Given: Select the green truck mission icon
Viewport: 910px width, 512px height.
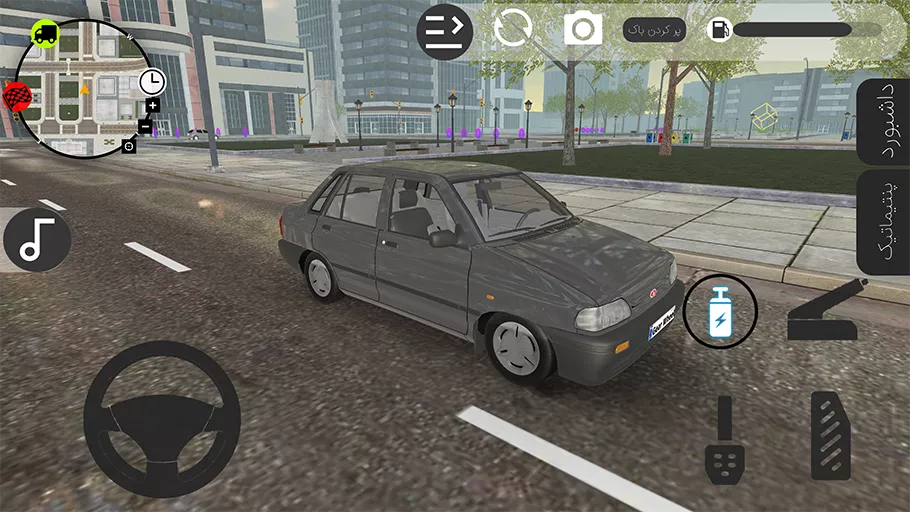Looking at the screenshot, I should pos(45,34).
